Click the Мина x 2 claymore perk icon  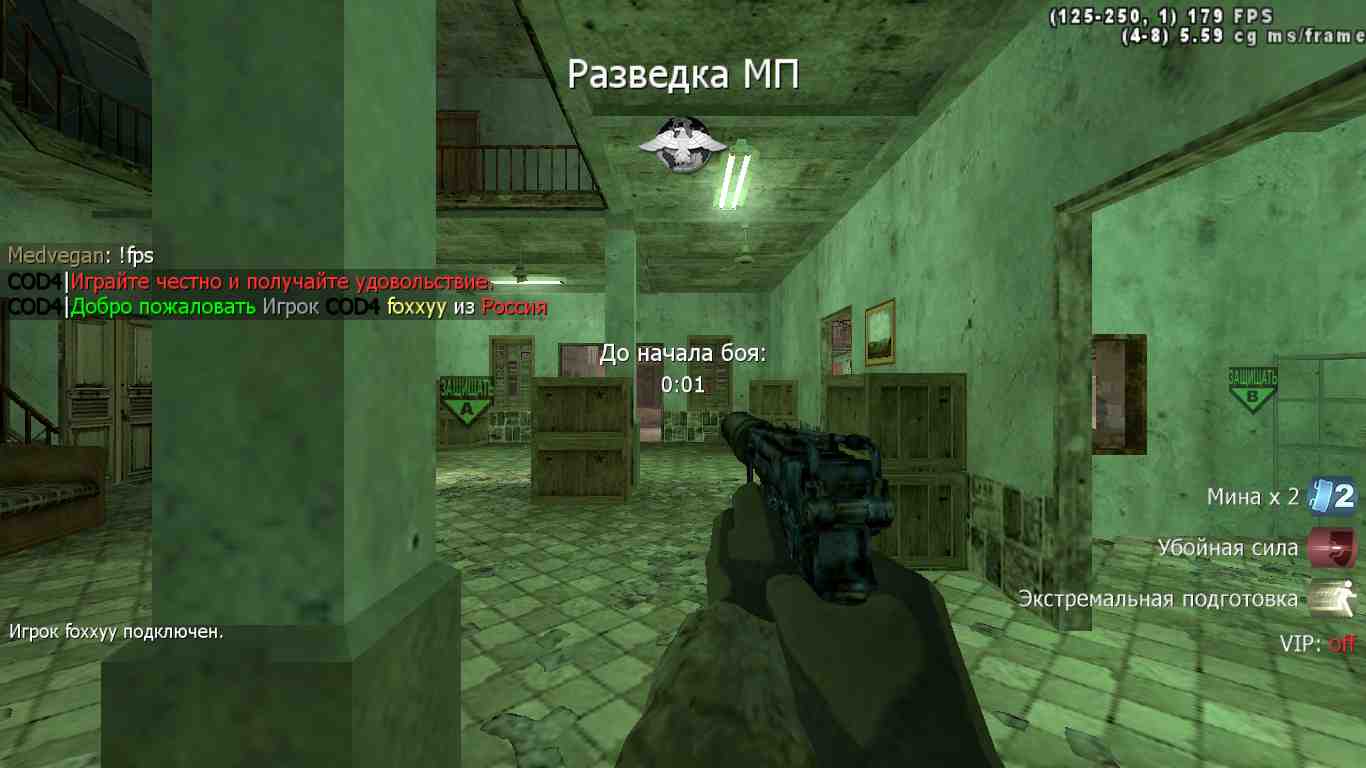[1332, 497]
